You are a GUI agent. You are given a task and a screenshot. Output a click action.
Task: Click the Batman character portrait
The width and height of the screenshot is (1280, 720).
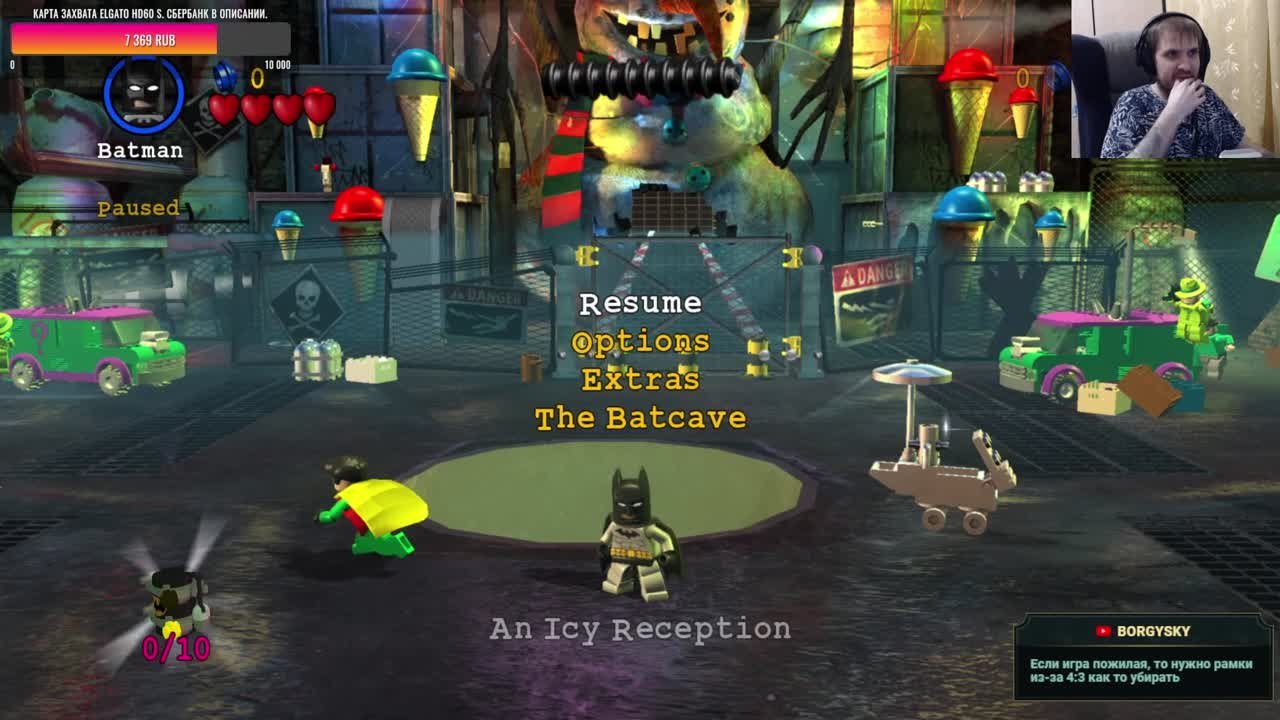[x=144, y=95]
